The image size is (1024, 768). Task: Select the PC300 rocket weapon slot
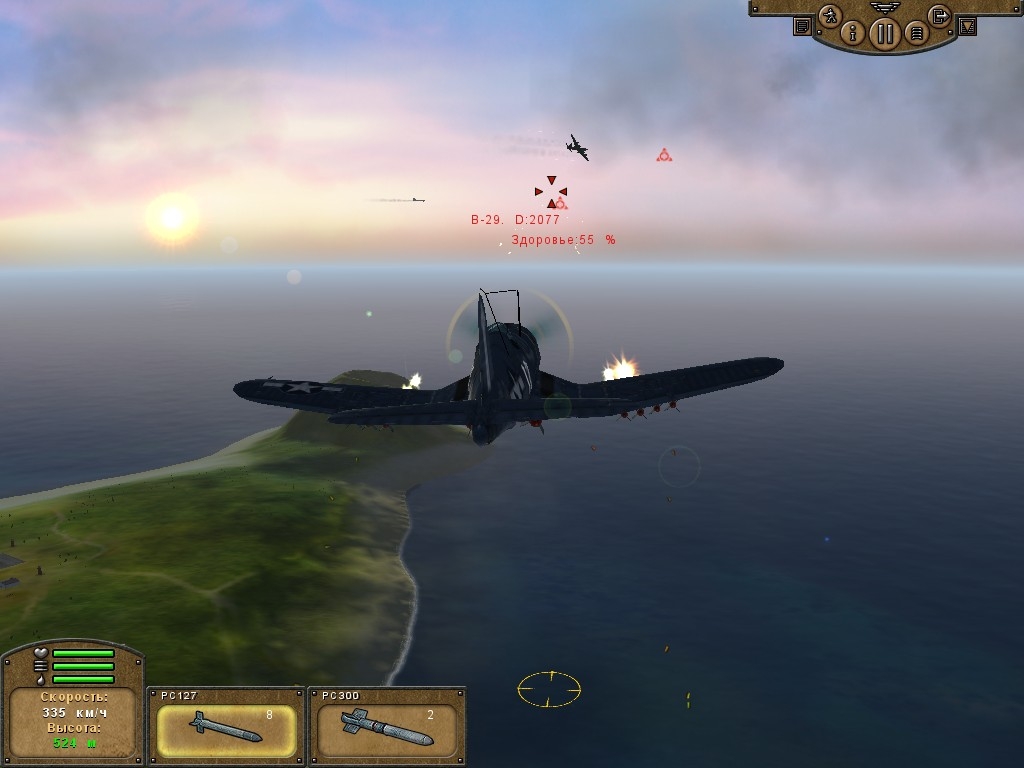(387, 730)
